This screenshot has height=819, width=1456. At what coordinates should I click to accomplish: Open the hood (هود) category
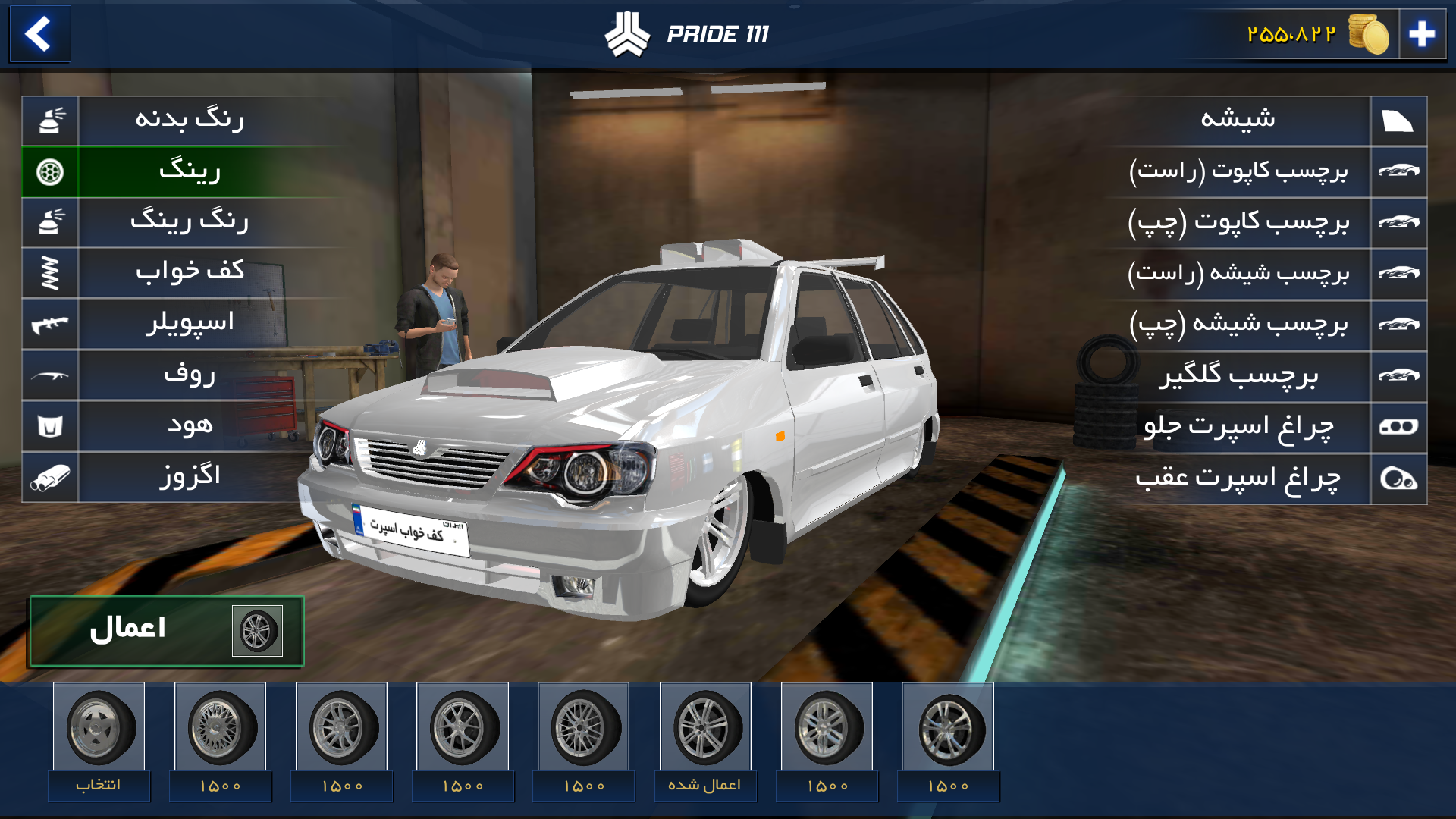coord(190,425)
